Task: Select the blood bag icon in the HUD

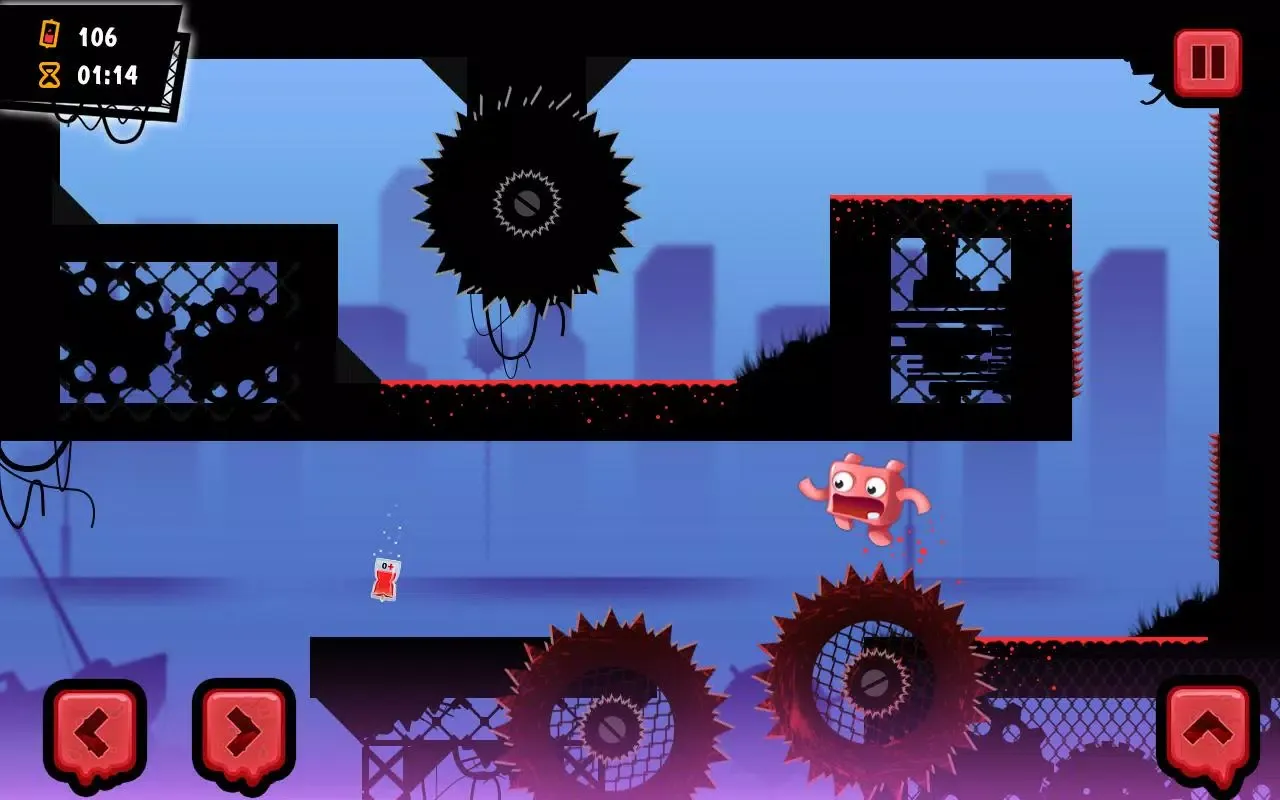Action: (49, 36)
